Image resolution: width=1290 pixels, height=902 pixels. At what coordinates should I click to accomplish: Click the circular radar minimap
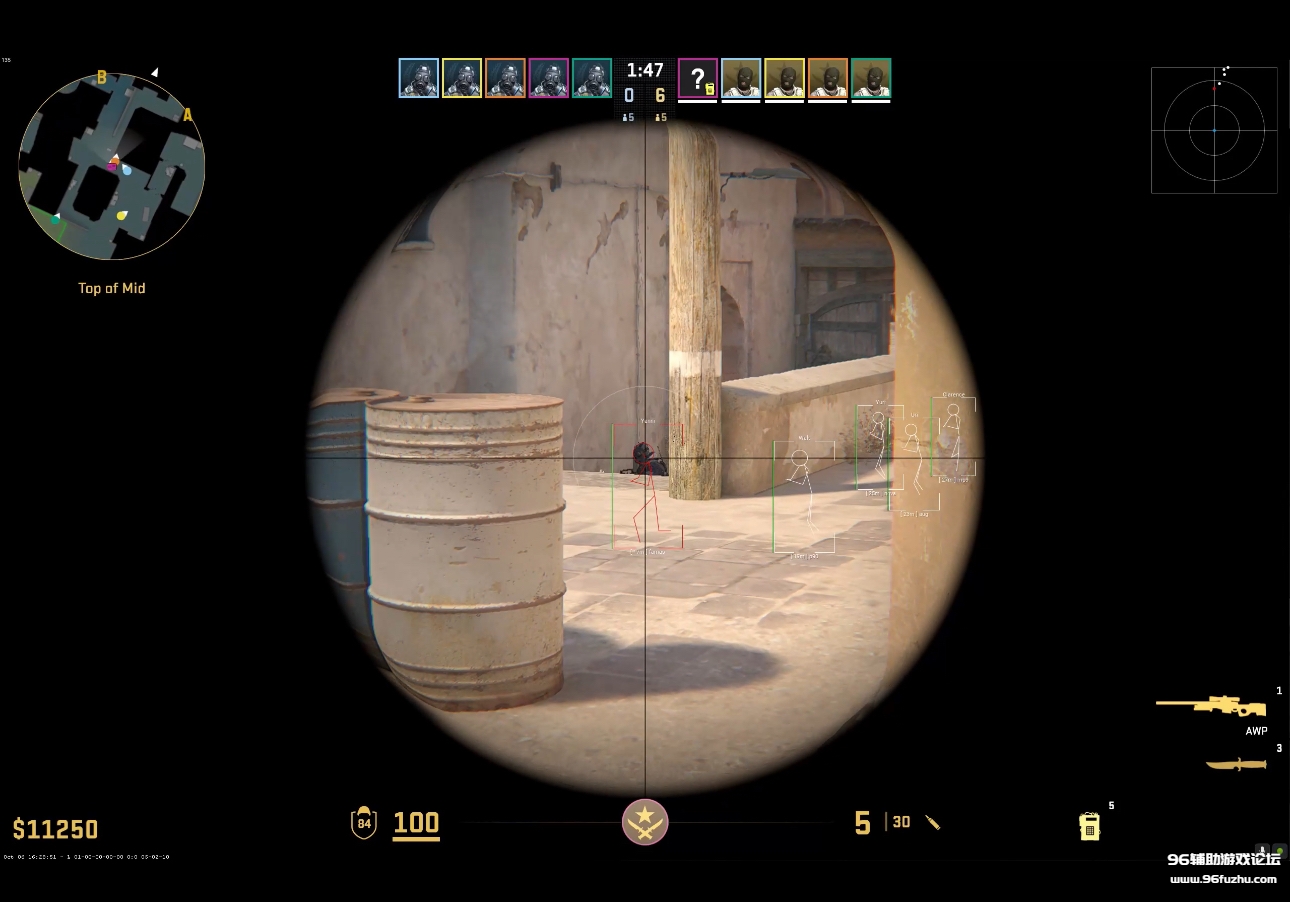pyautogui.click(x=112, y=166)
